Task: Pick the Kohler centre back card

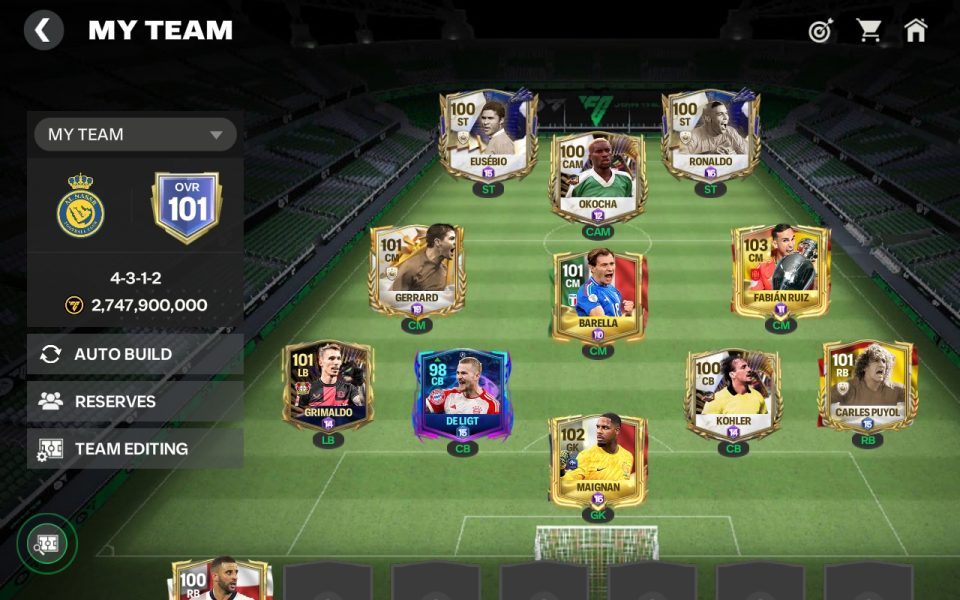Action: coord(733,394)
